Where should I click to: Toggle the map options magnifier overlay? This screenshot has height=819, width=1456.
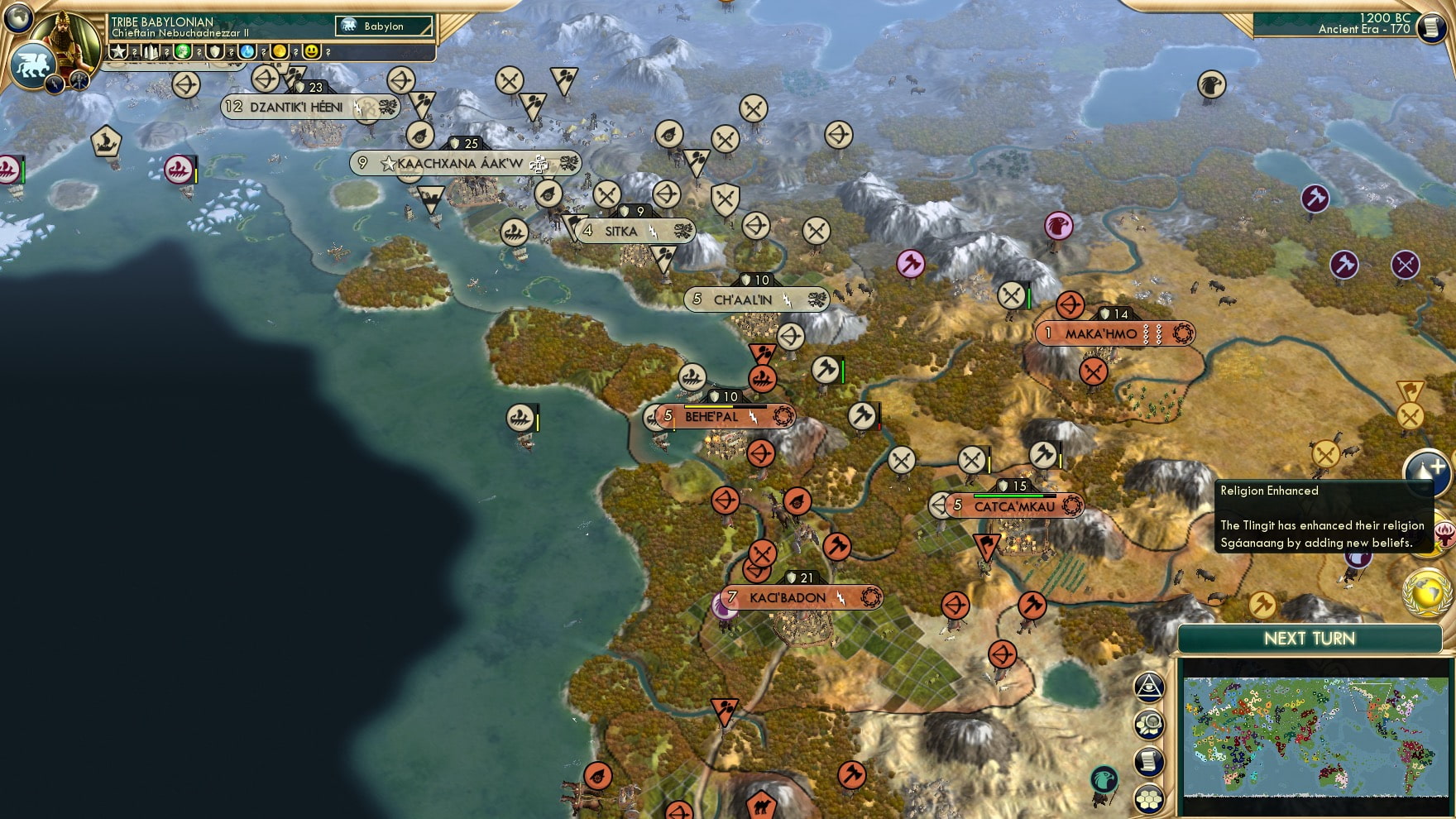(1150, 722)
